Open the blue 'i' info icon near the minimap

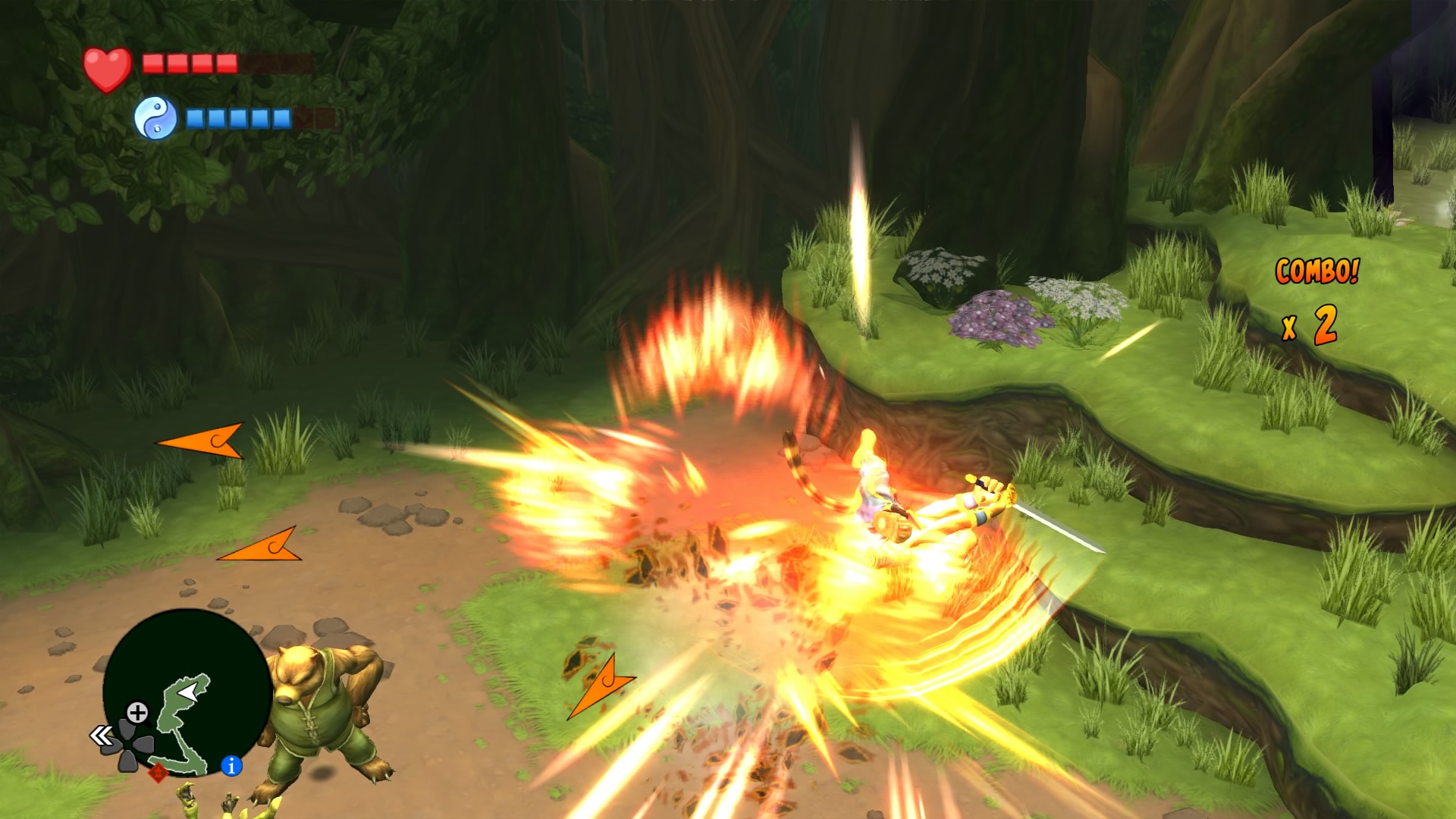point(231,767)
